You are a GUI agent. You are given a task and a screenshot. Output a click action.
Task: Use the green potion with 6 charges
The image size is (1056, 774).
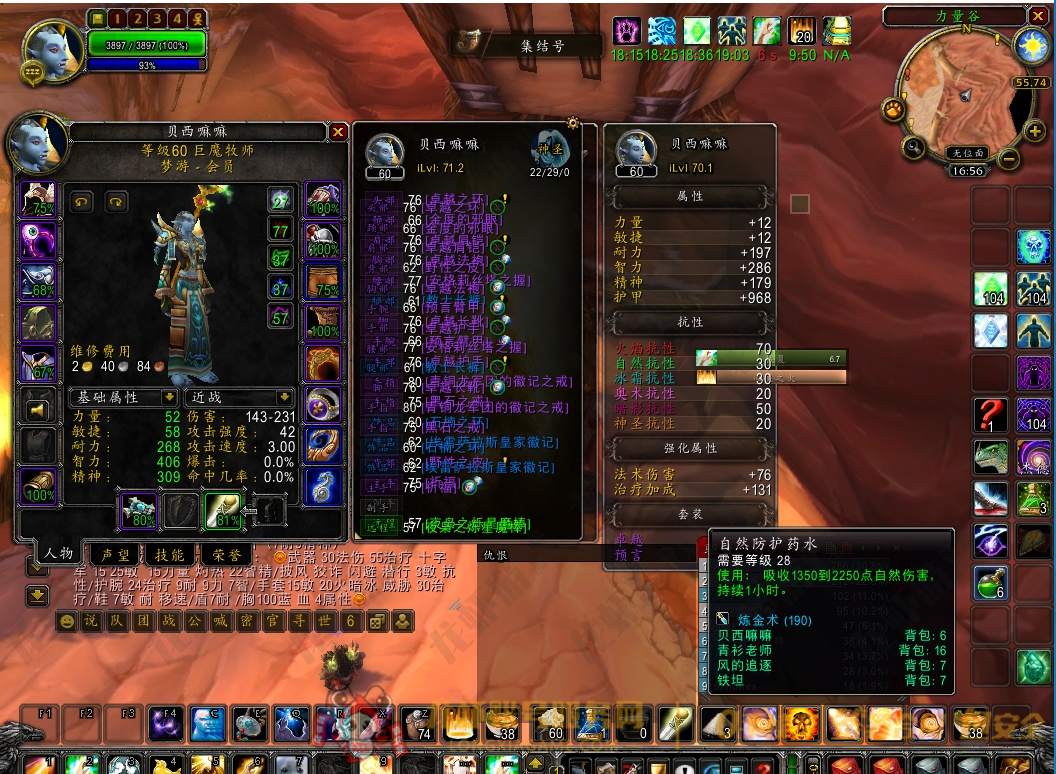991,584
